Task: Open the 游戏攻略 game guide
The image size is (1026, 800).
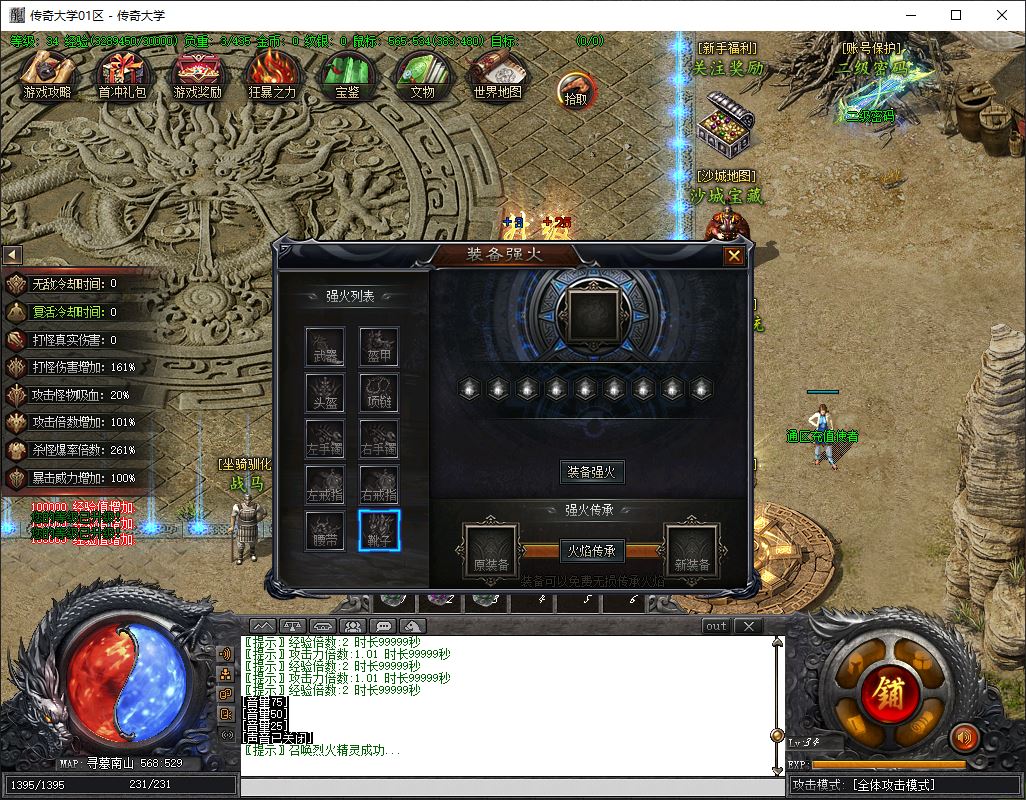Action: tap(47, 76)
